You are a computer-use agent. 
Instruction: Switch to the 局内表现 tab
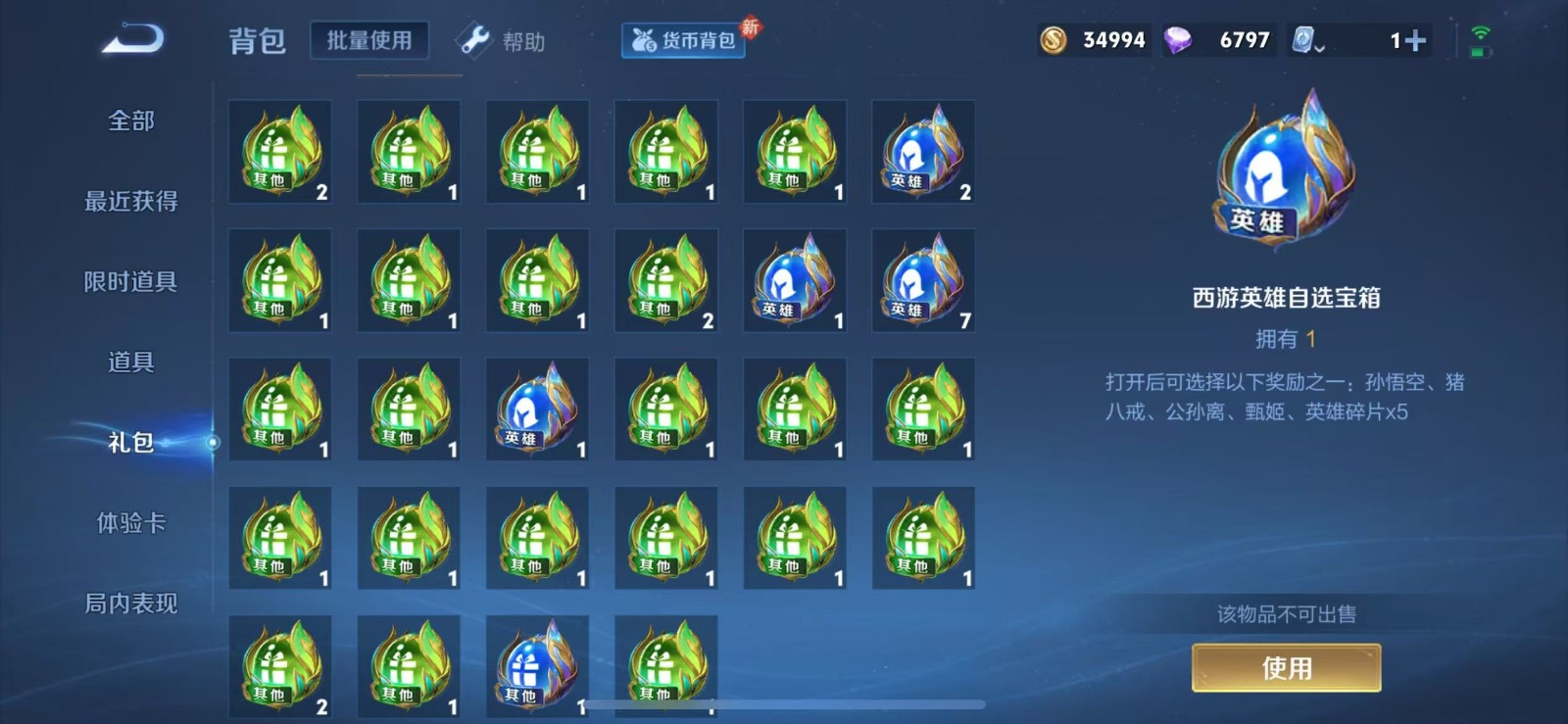coord(131,603)
